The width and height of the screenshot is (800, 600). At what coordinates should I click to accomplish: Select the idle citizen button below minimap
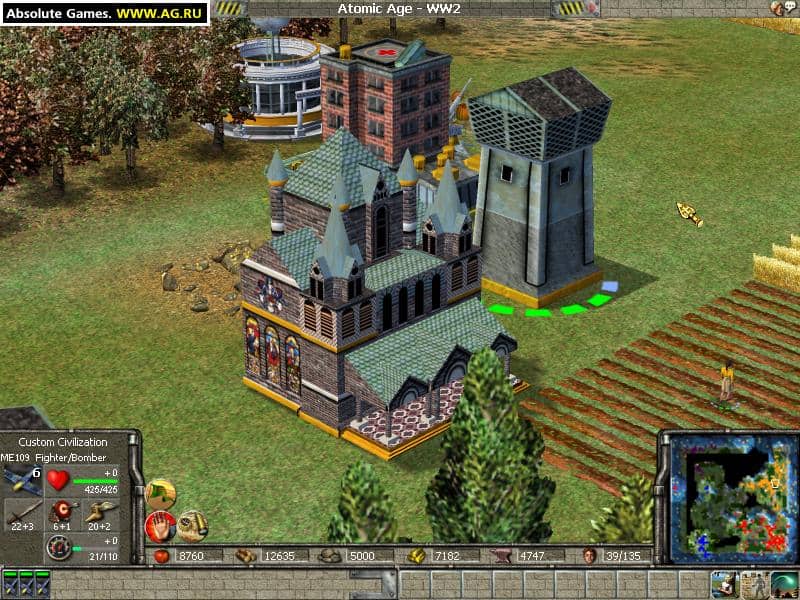724,584
